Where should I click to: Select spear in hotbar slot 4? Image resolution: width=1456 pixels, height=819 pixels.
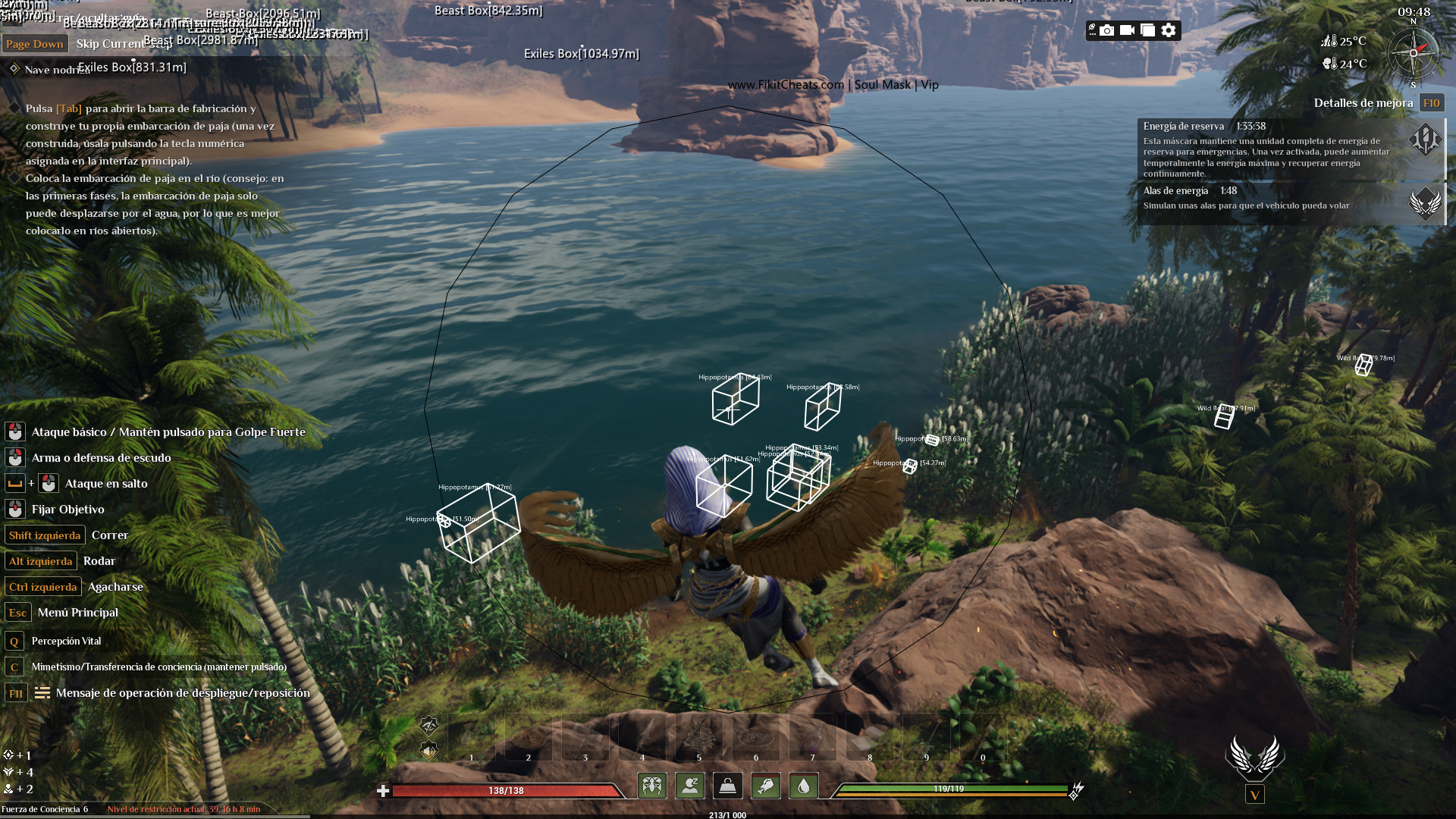click(x=643, y=734)
